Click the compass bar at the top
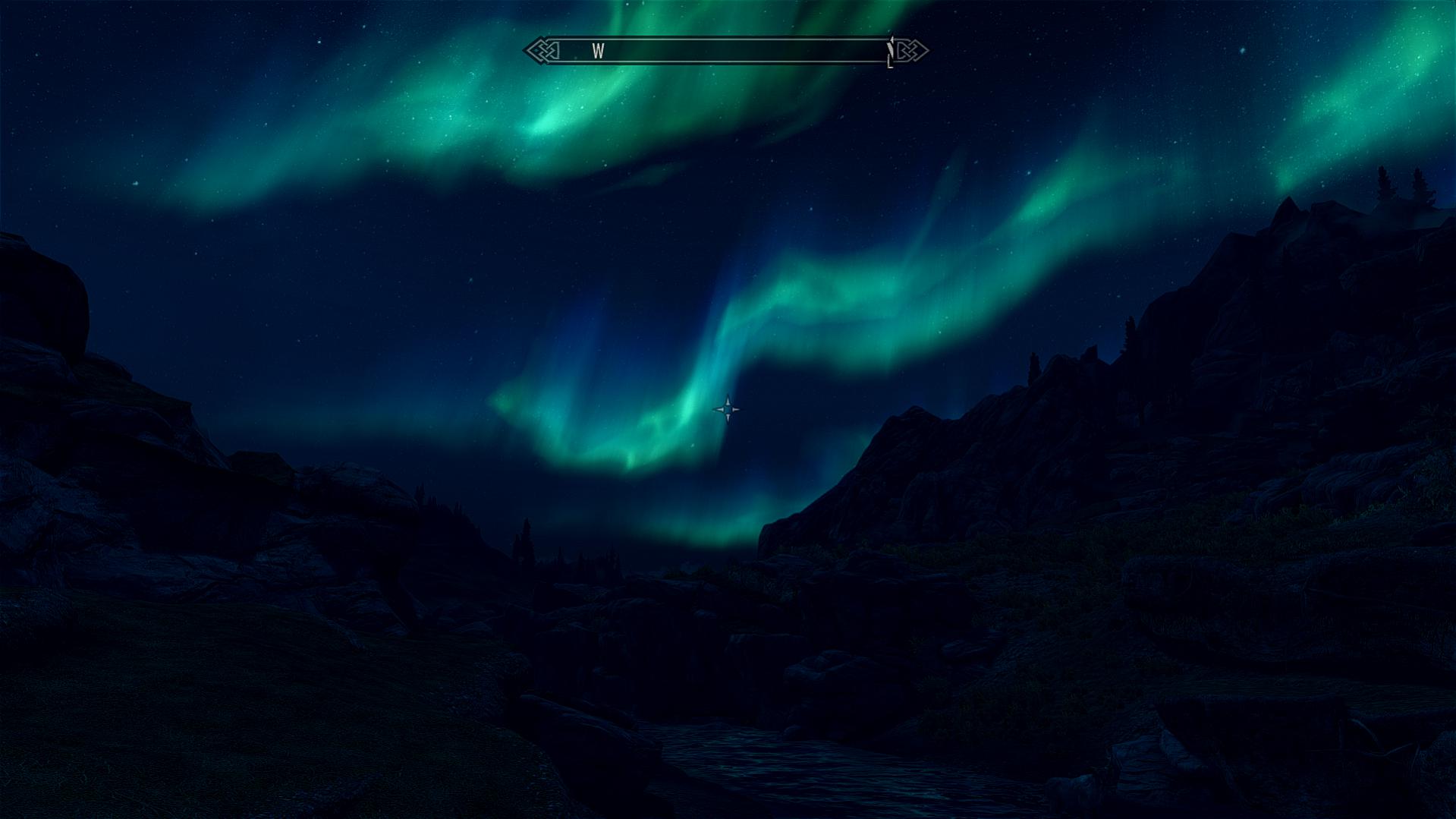Viewport: 1456px width, 819px height. point(726,51)
